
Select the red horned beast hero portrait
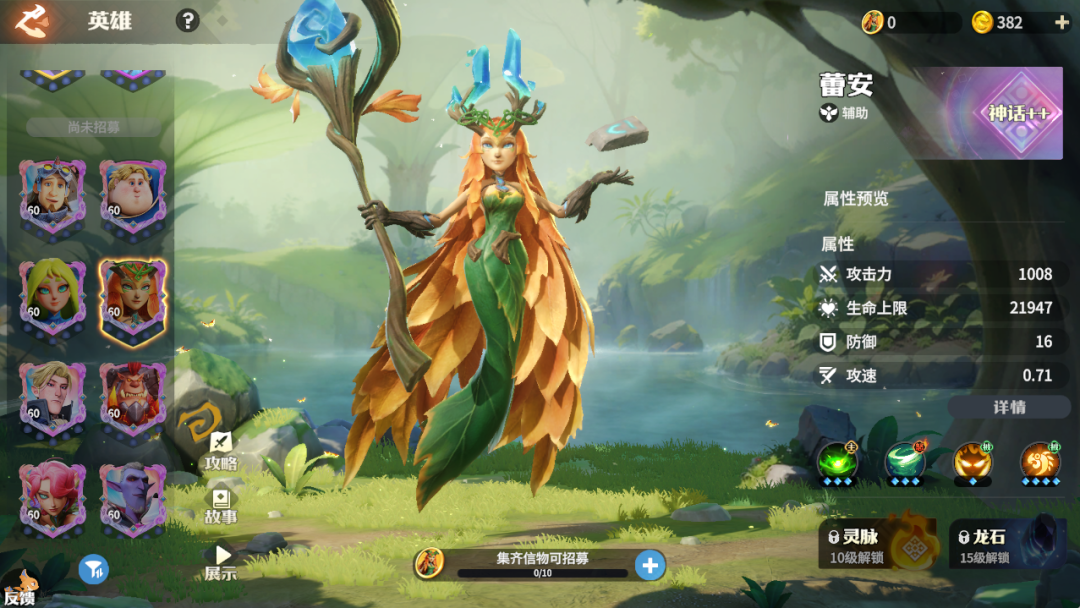click(x=132, y=397)
